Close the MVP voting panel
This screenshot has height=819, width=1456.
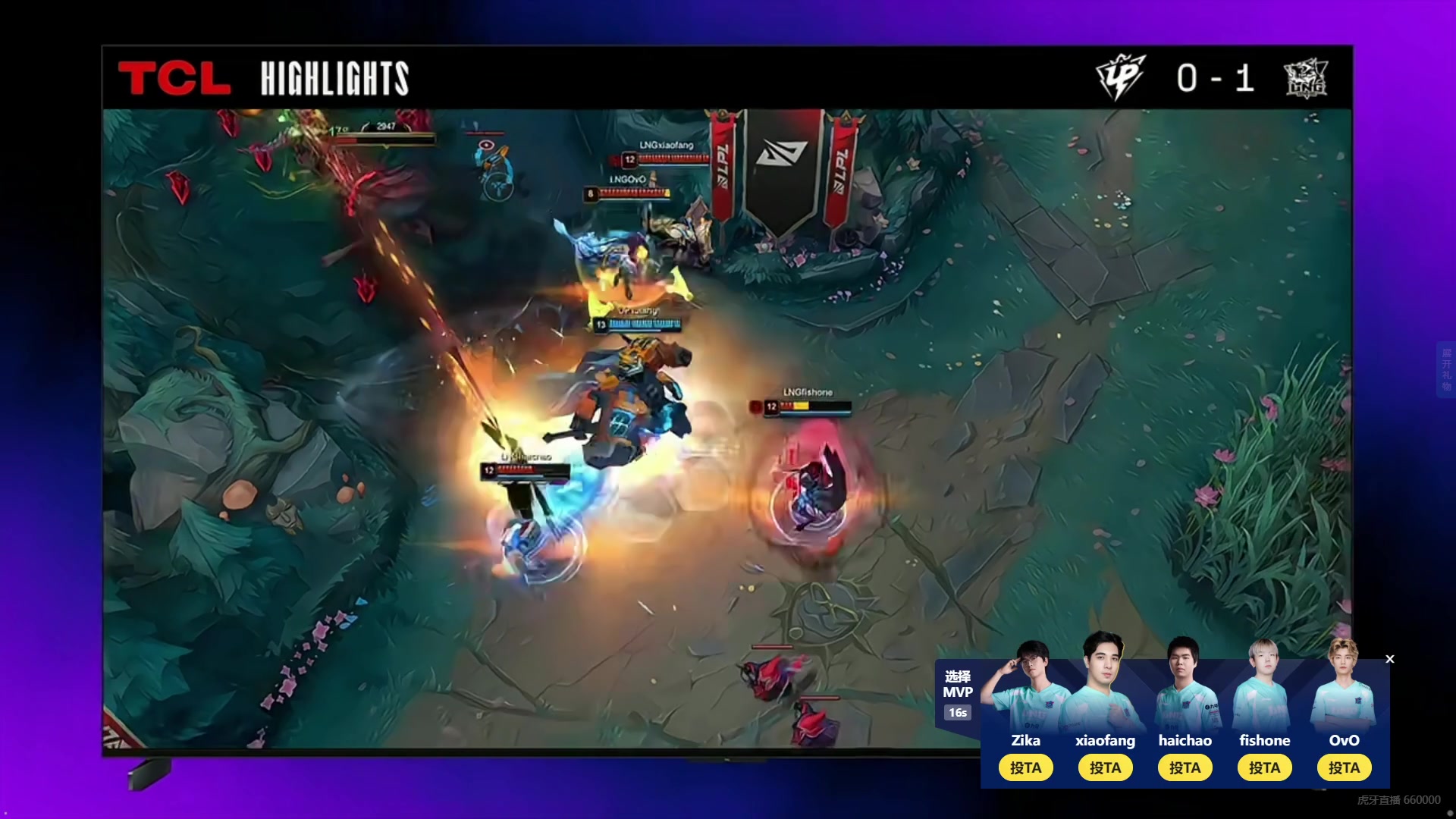tap(1390, 659)
